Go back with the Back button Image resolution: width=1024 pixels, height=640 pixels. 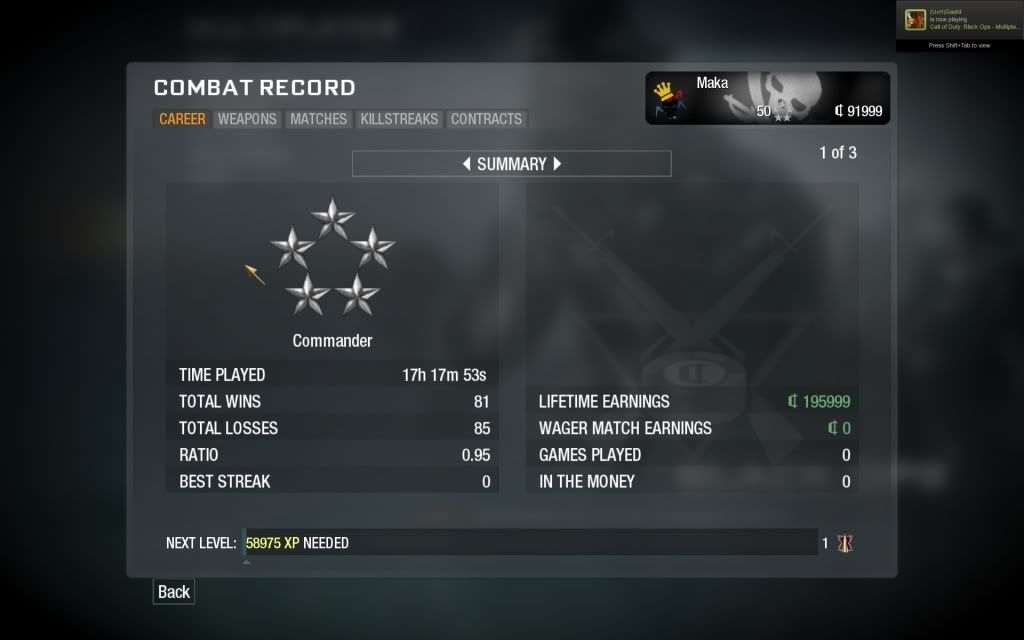pos(173,592)
